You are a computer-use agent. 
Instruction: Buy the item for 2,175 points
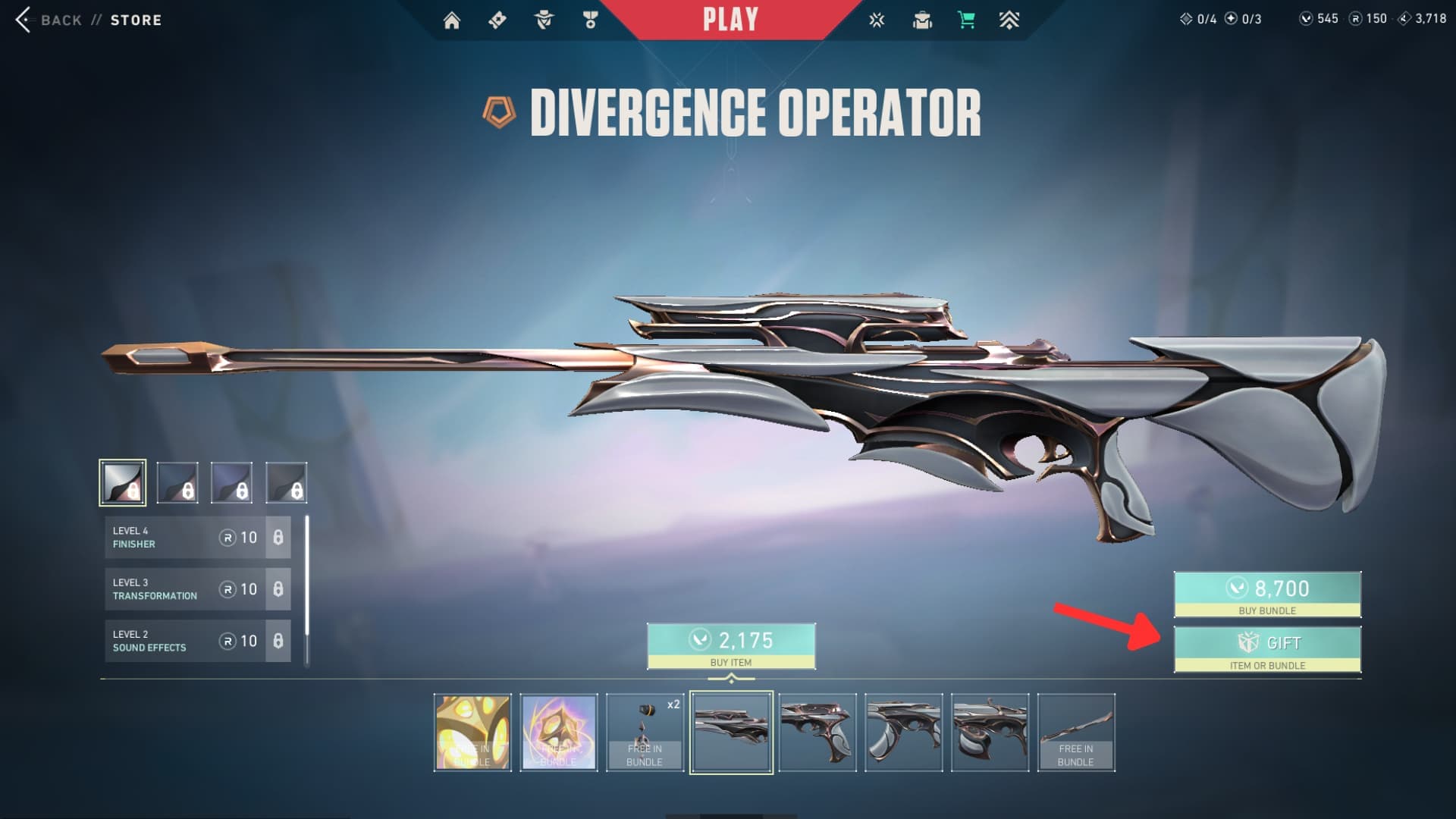(731, 646)
